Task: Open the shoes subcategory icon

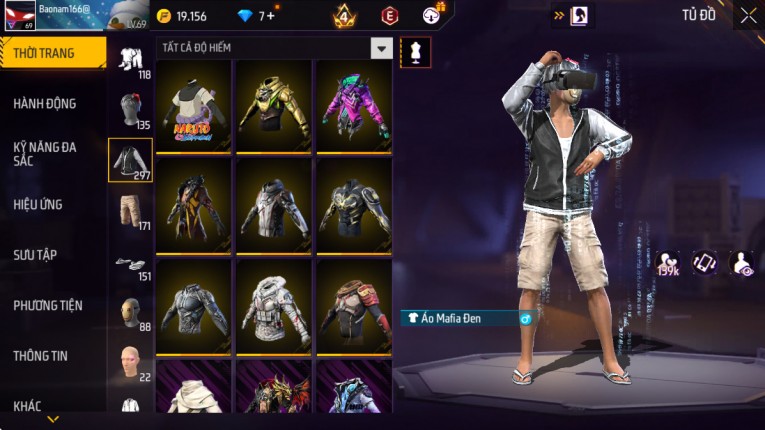Action: (130, 264)
